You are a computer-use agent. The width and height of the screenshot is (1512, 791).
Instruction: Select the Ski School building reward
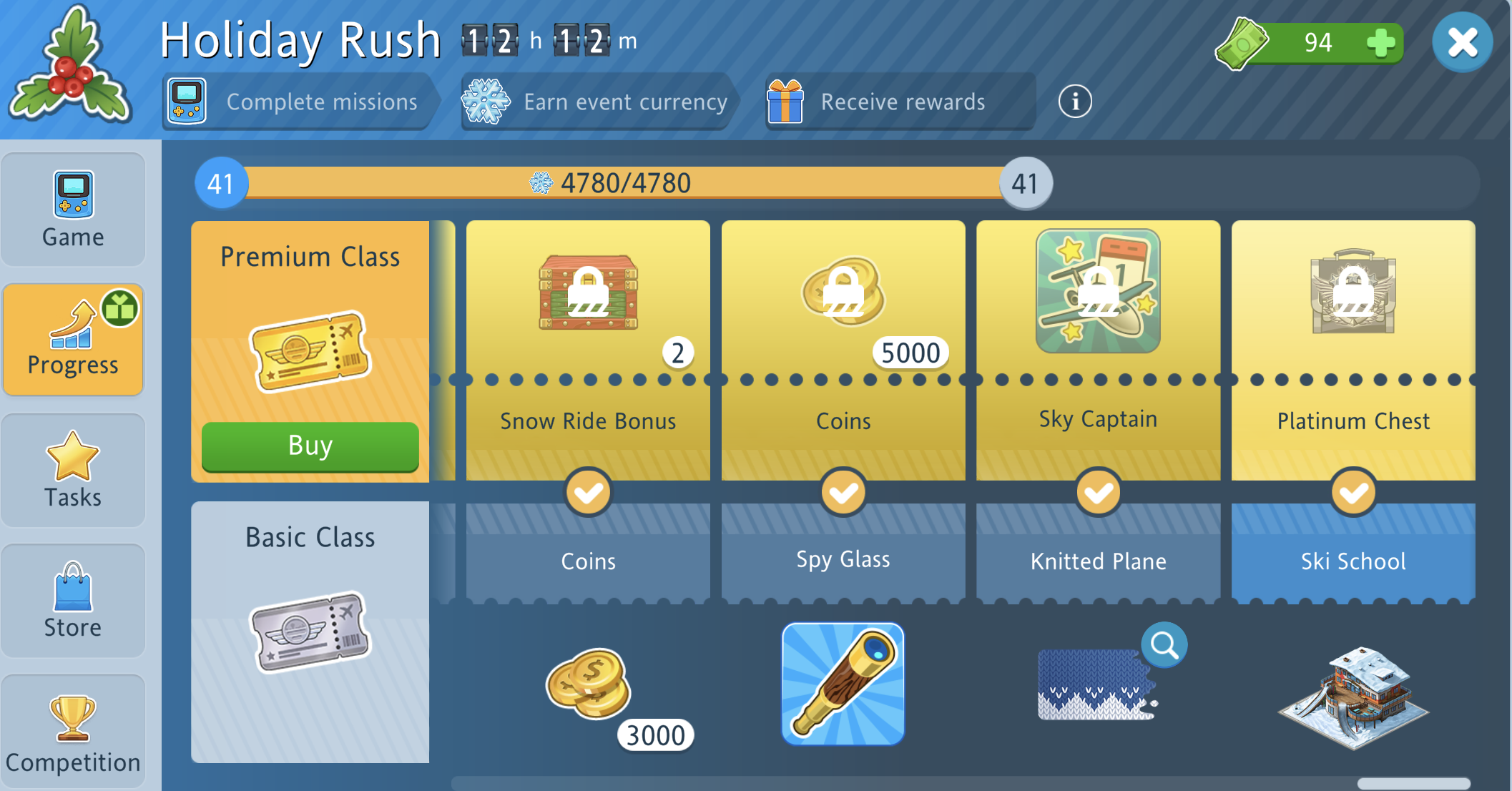click(x=1353, y=697)
